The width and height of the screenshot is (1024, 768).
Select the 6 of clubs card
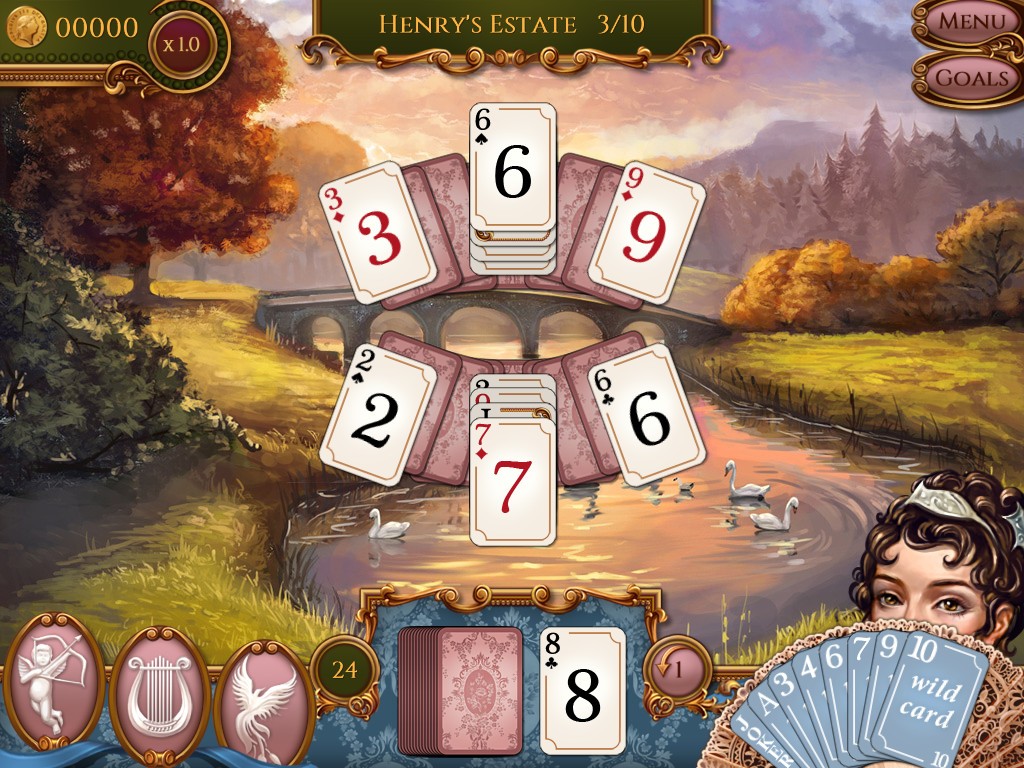pos(648,413)
